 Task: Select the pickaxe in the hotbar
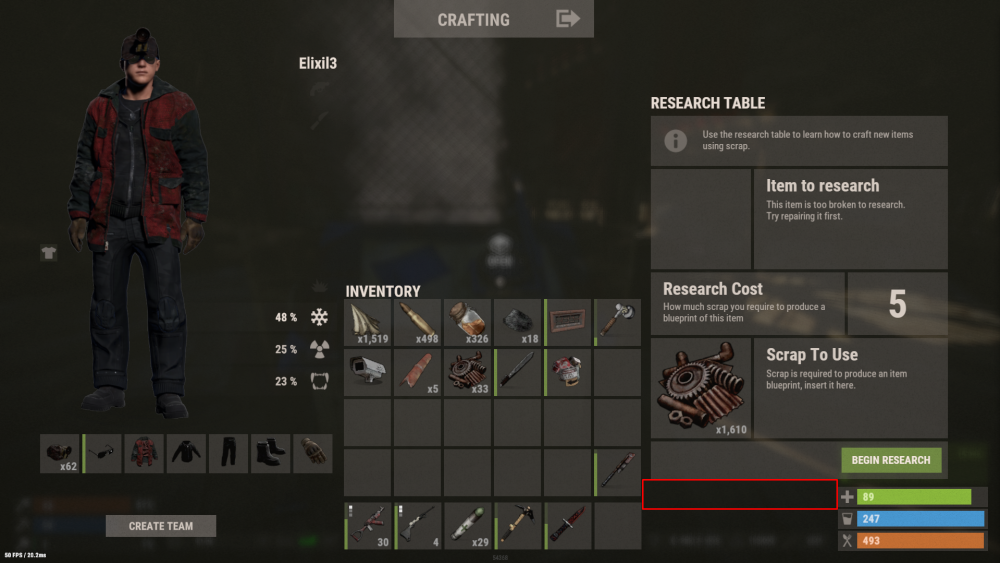[518, 526]
